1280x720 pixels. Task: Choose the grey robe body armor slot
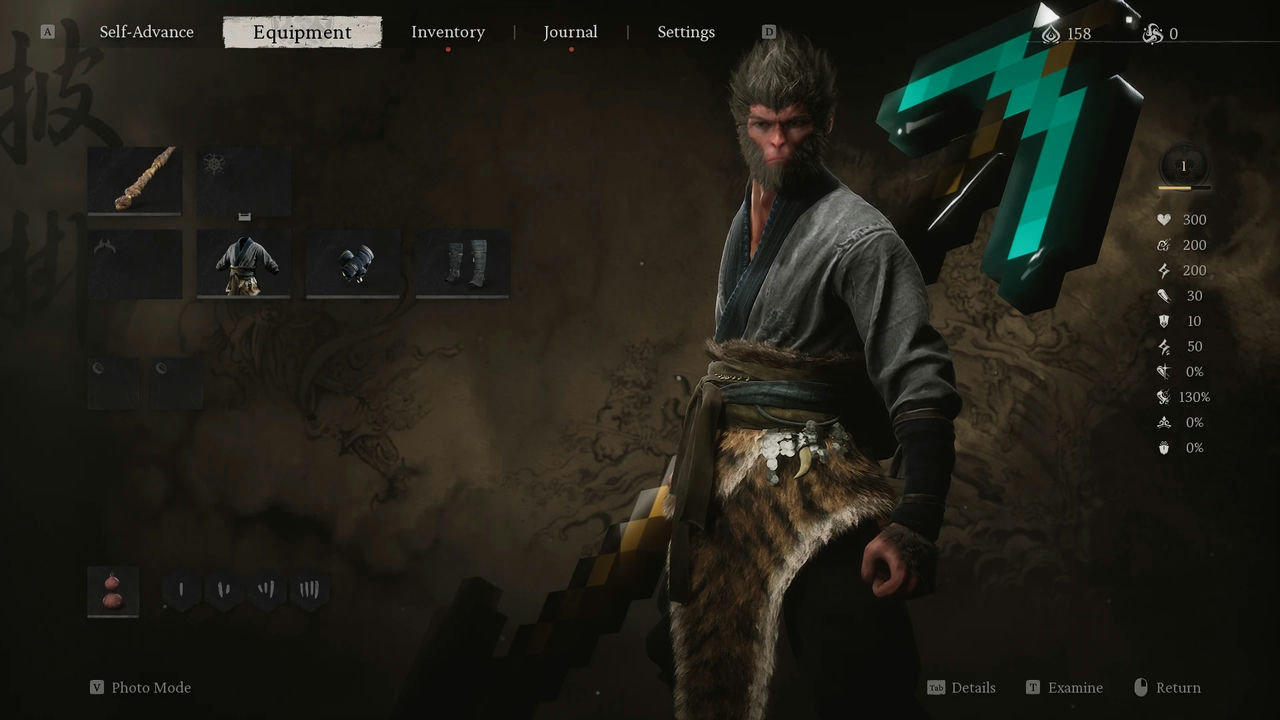[243, 264]
